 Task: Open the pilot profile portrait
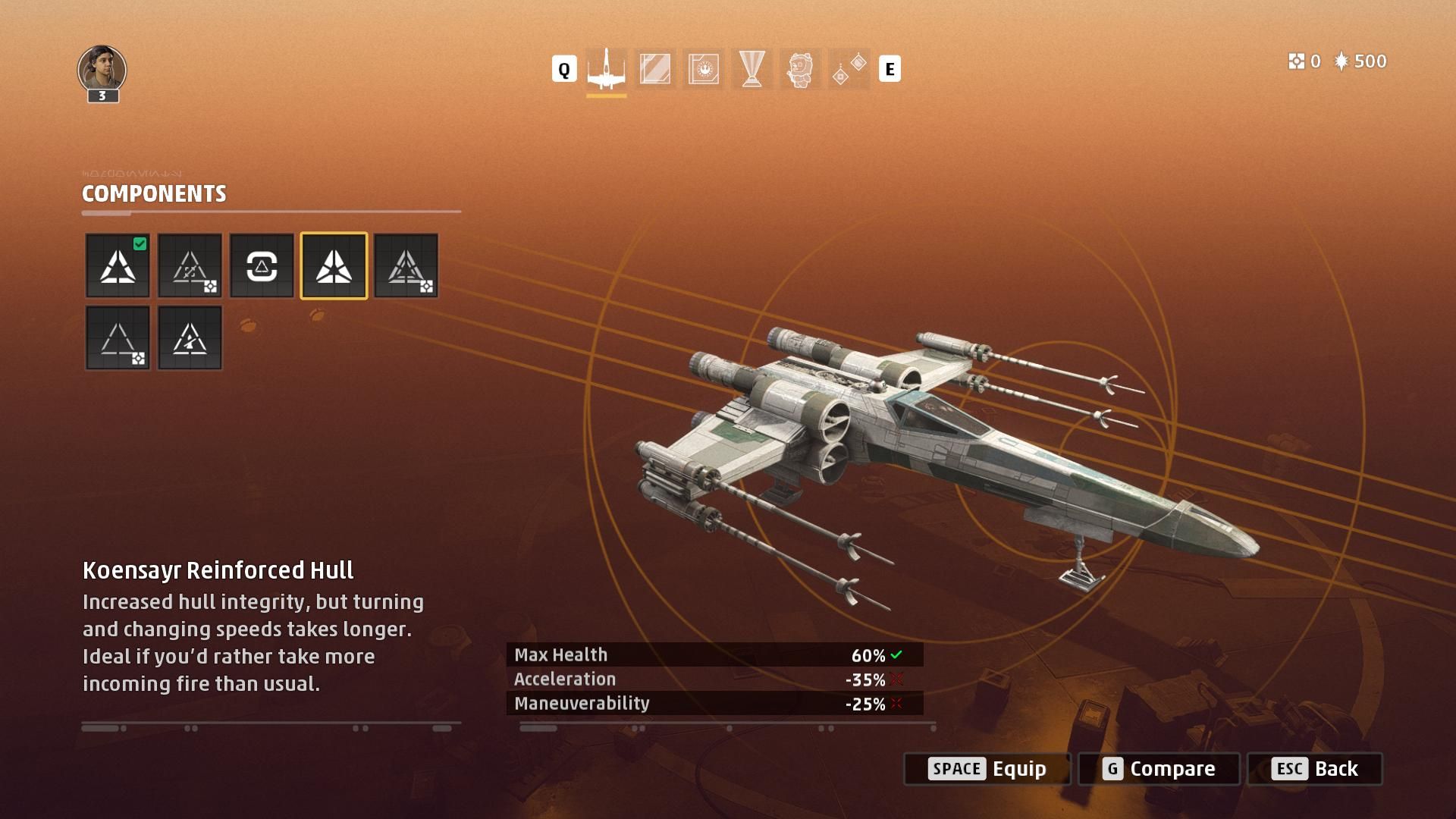[x=102, y=70]
